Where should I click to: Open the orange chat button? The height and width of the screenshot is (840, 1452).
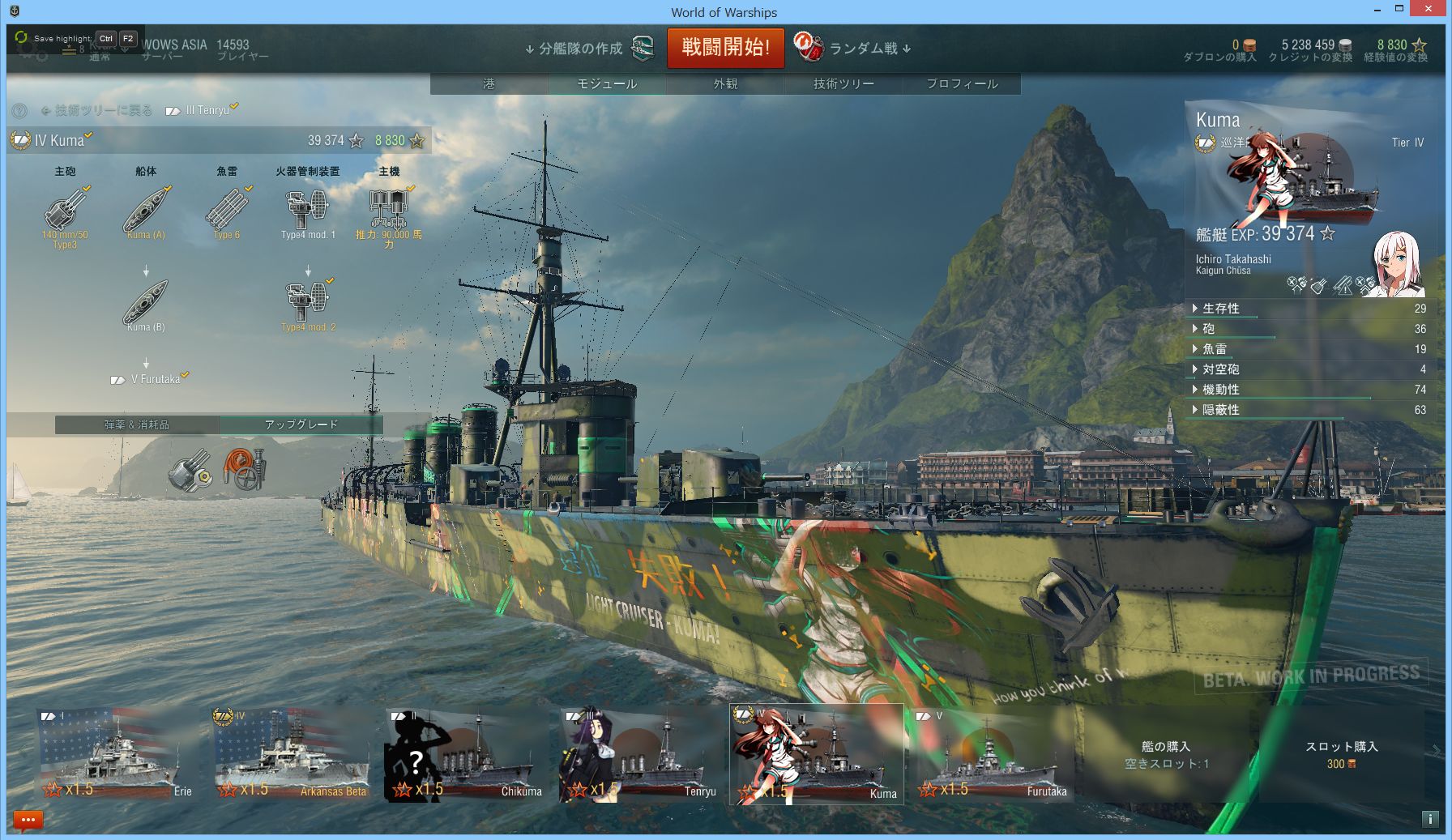(28, 821)
